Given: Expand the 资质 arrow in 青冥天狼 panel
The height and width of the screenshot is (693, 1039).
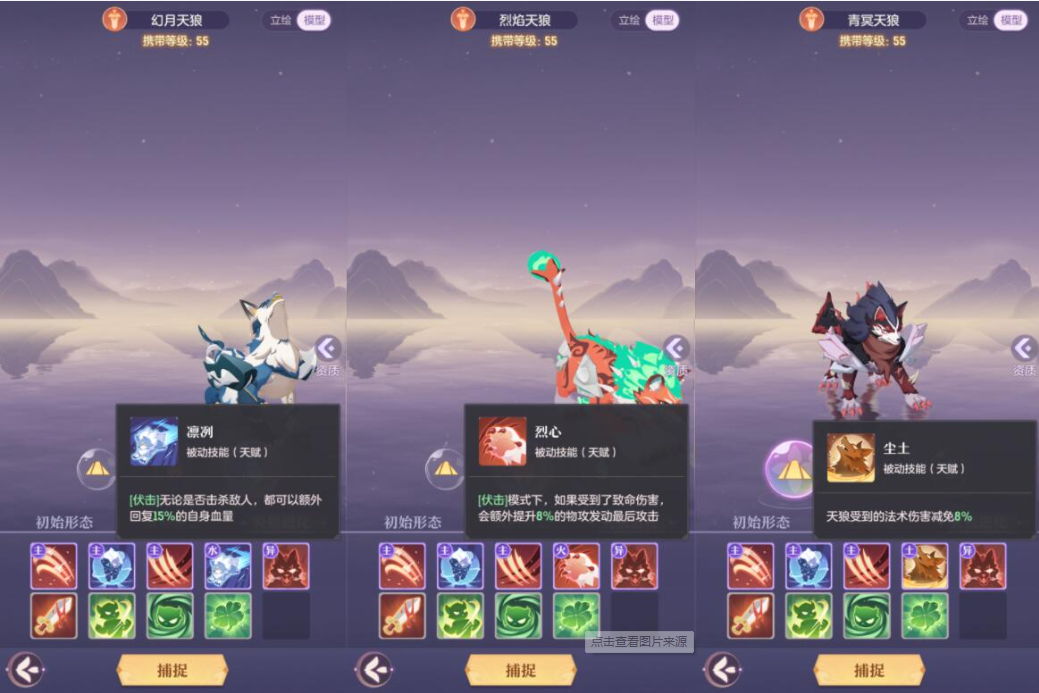Looking at the screenshot, I should 1024,348.
